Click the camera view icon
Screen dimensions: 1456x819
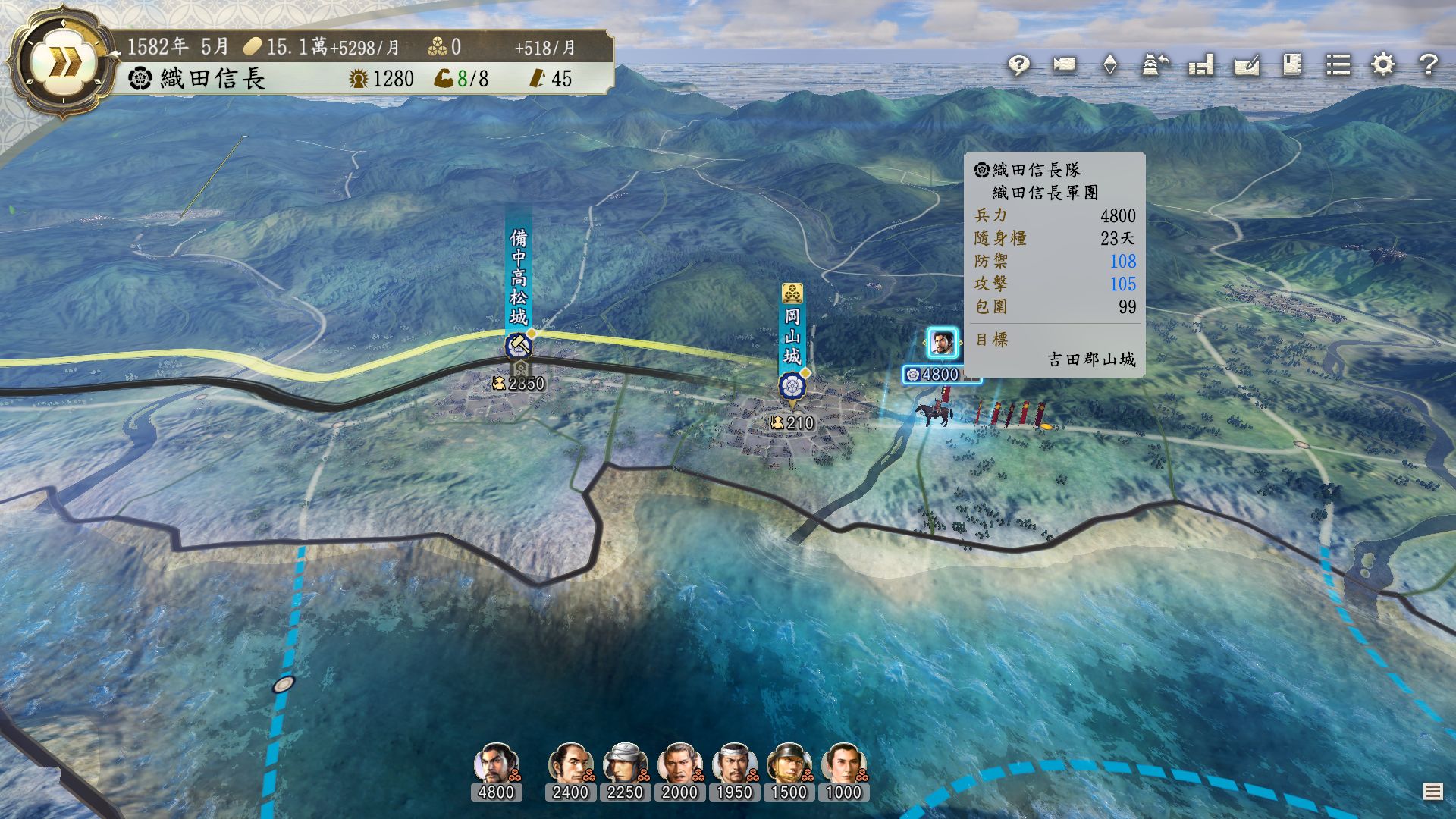(x=1064, y=65)
